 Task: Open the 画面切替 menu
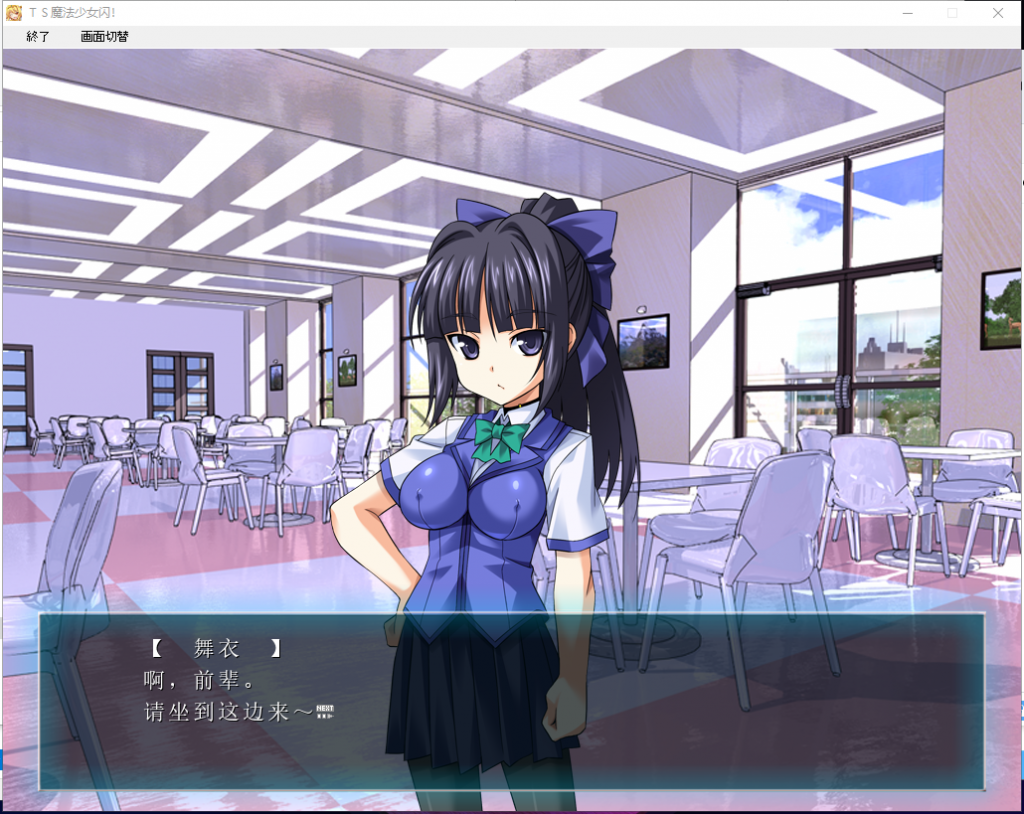point(104,37)
